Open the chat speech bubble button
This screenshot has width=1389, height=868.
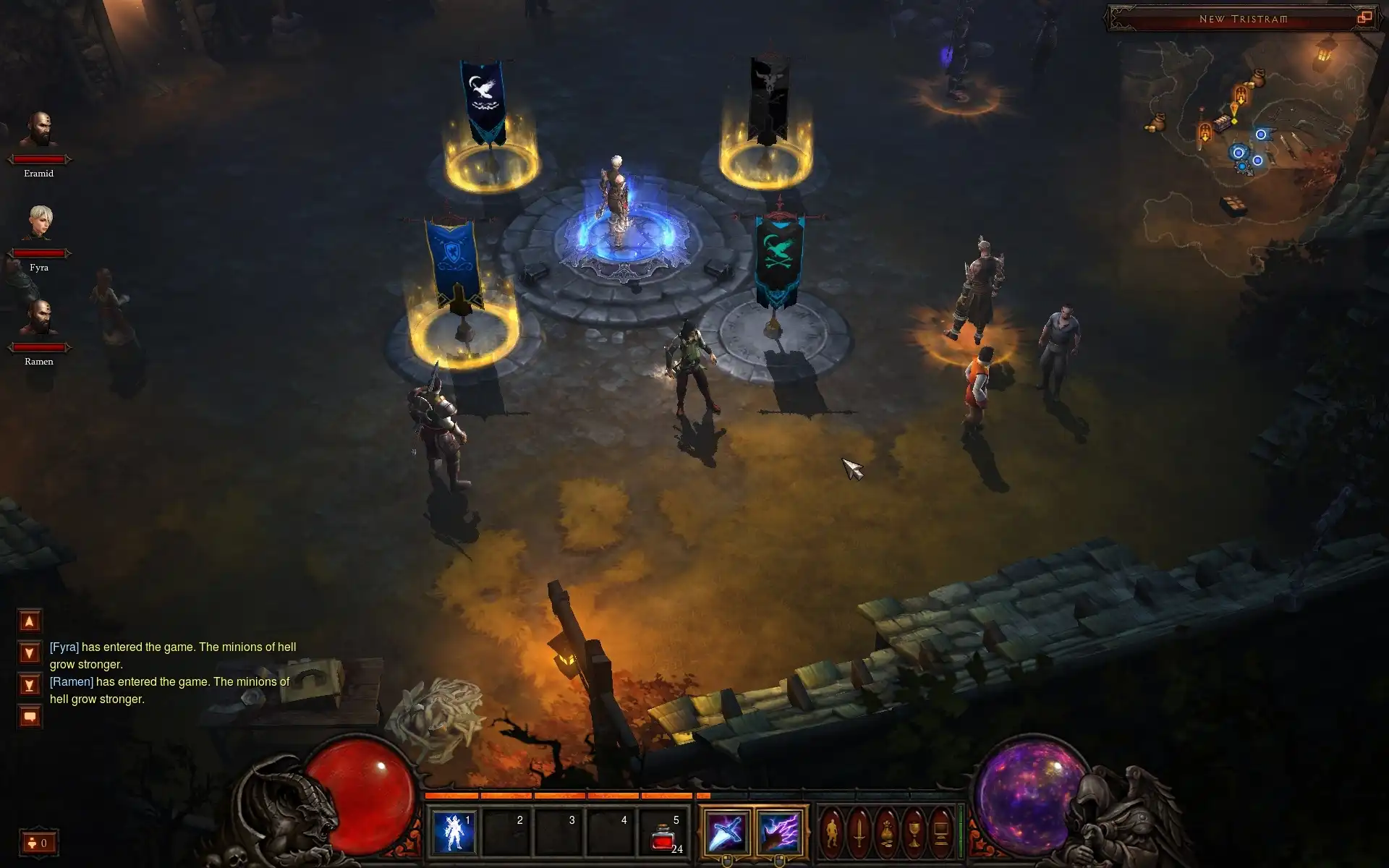(x=30, y=717)
